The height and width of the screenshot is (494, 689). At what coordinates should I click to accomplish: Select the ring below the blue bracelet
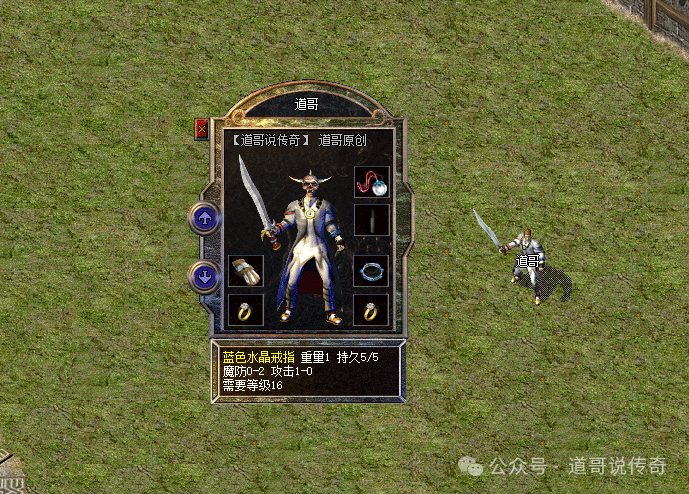pos(371,309)
